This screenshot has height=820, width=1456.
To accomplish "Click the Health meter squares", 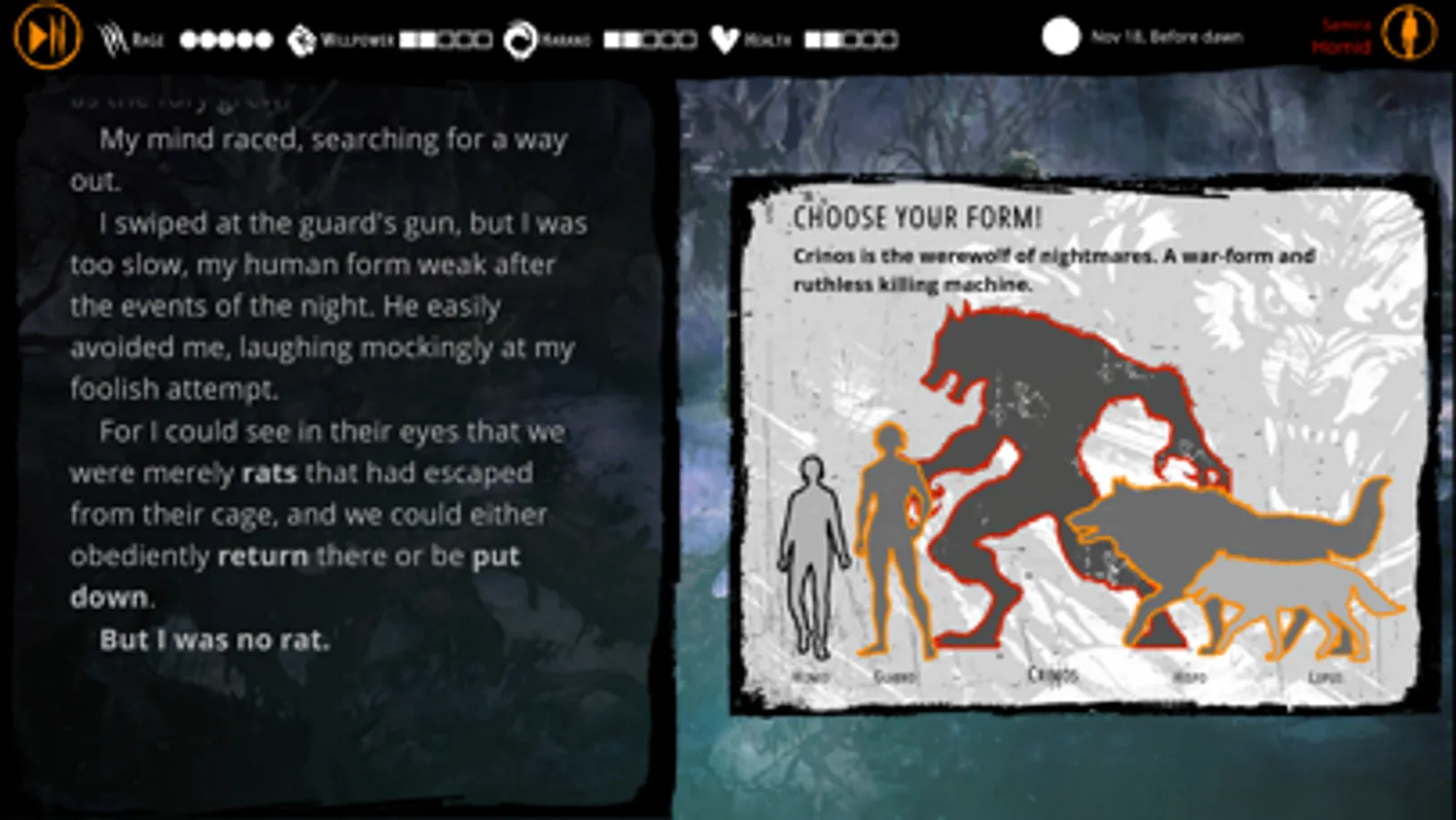I will coord(851,39).
